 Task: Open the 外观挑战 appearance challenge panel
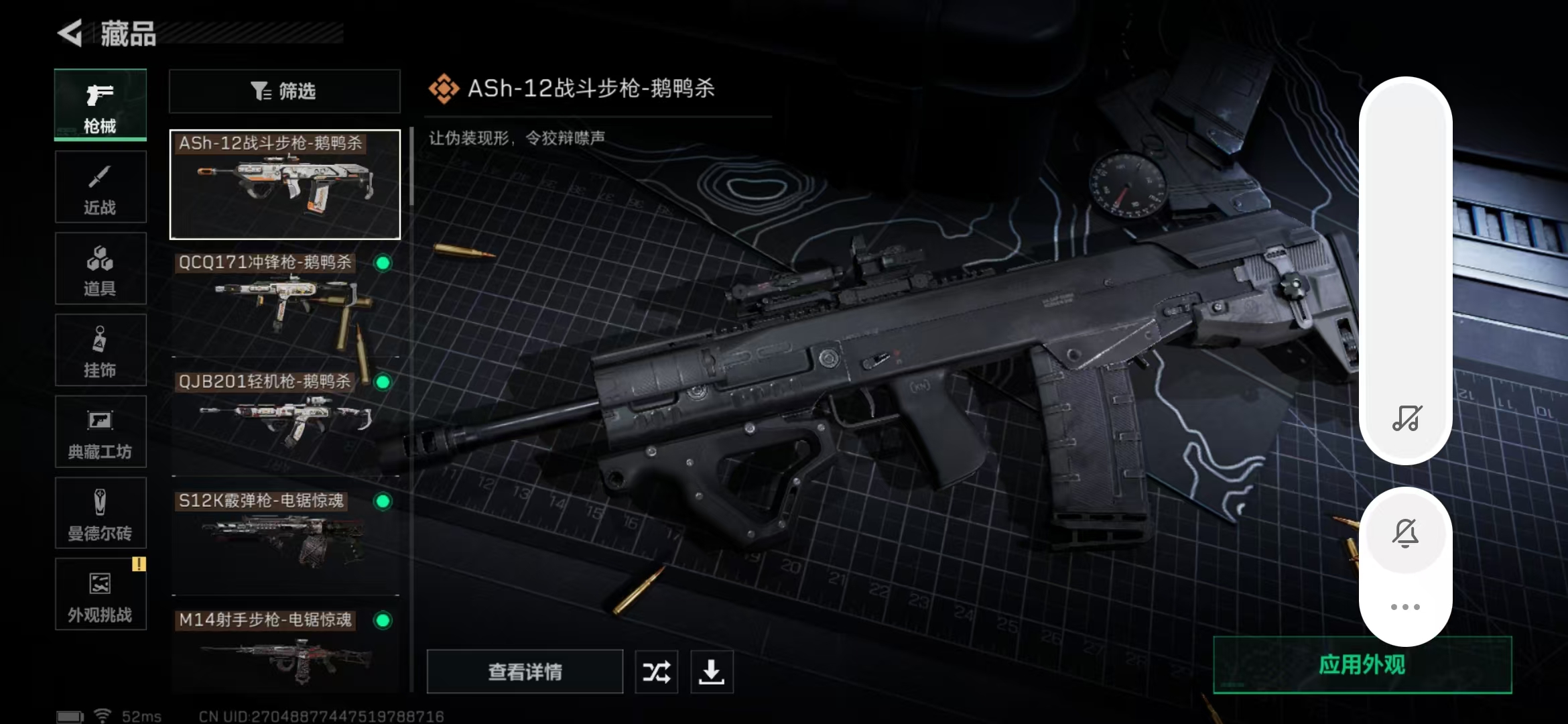click(100, 595)
